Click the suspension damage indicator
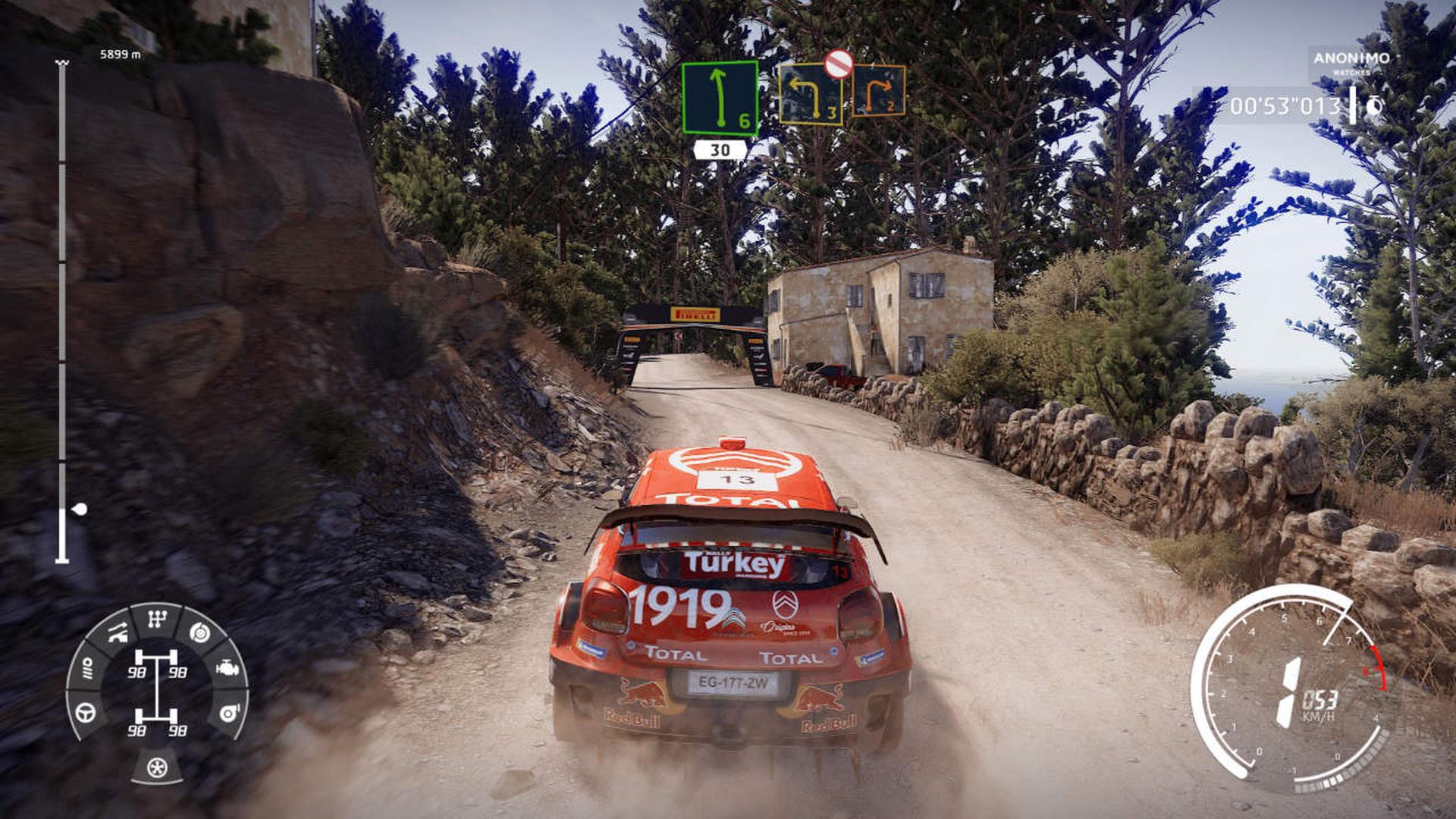Image resolution: width=1456 pixels, height=819 pixels. pyautogui.click(x=118, y=632)
